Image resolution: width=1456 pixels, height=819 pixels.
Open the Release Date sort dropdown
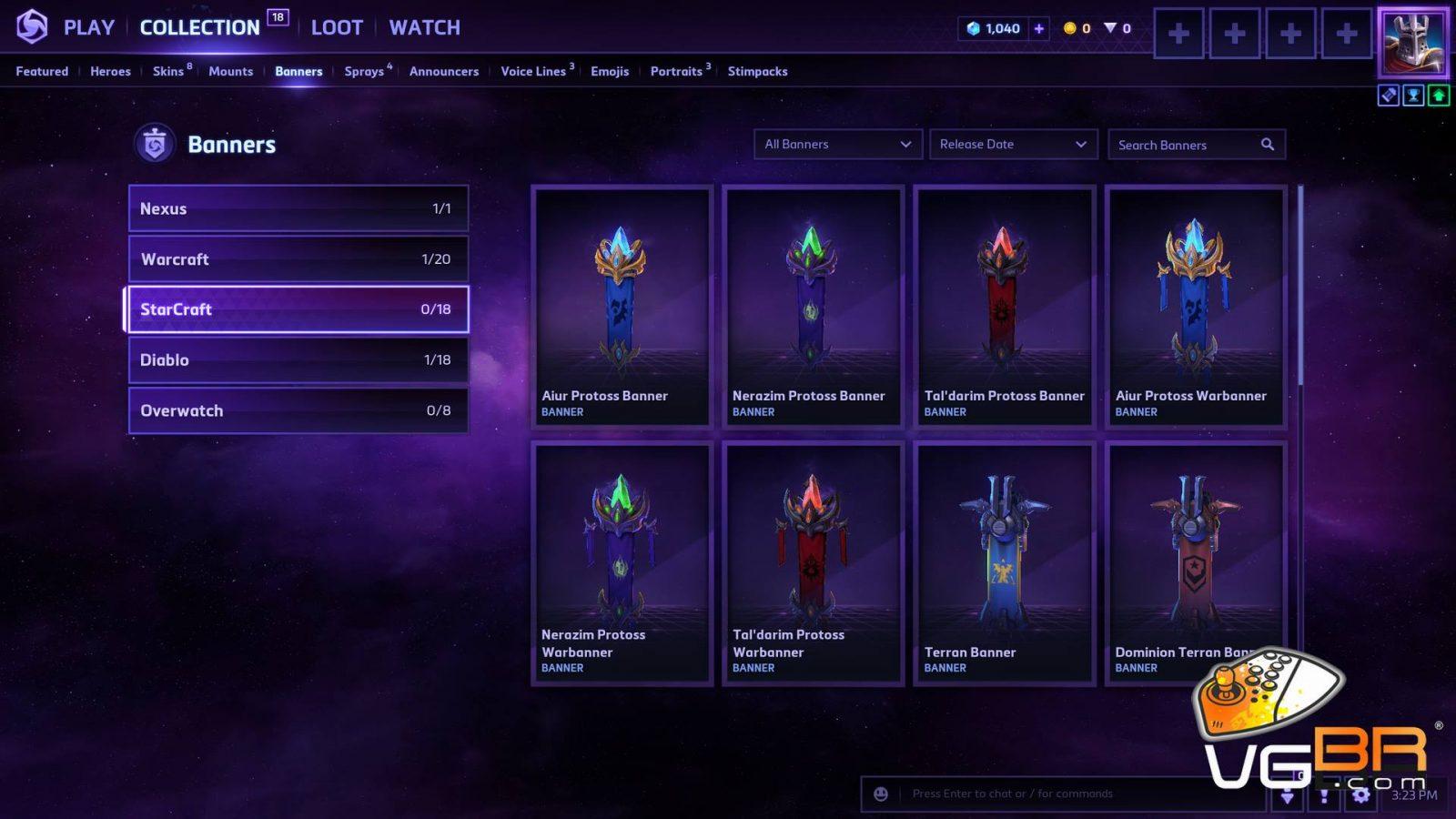click(x=1012, y=145)
